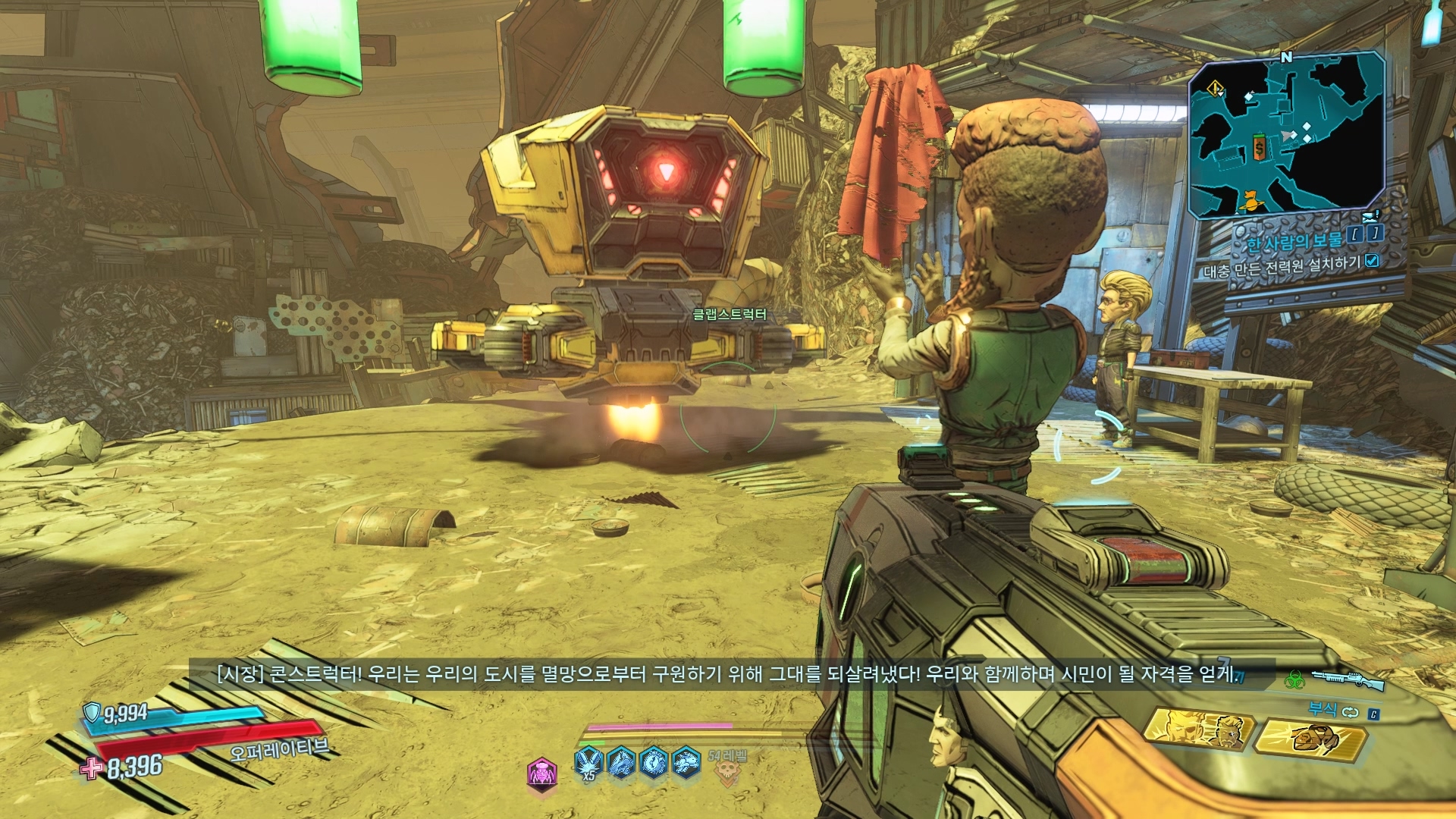Click the blue running rabbit buff icon

[686, 761]
